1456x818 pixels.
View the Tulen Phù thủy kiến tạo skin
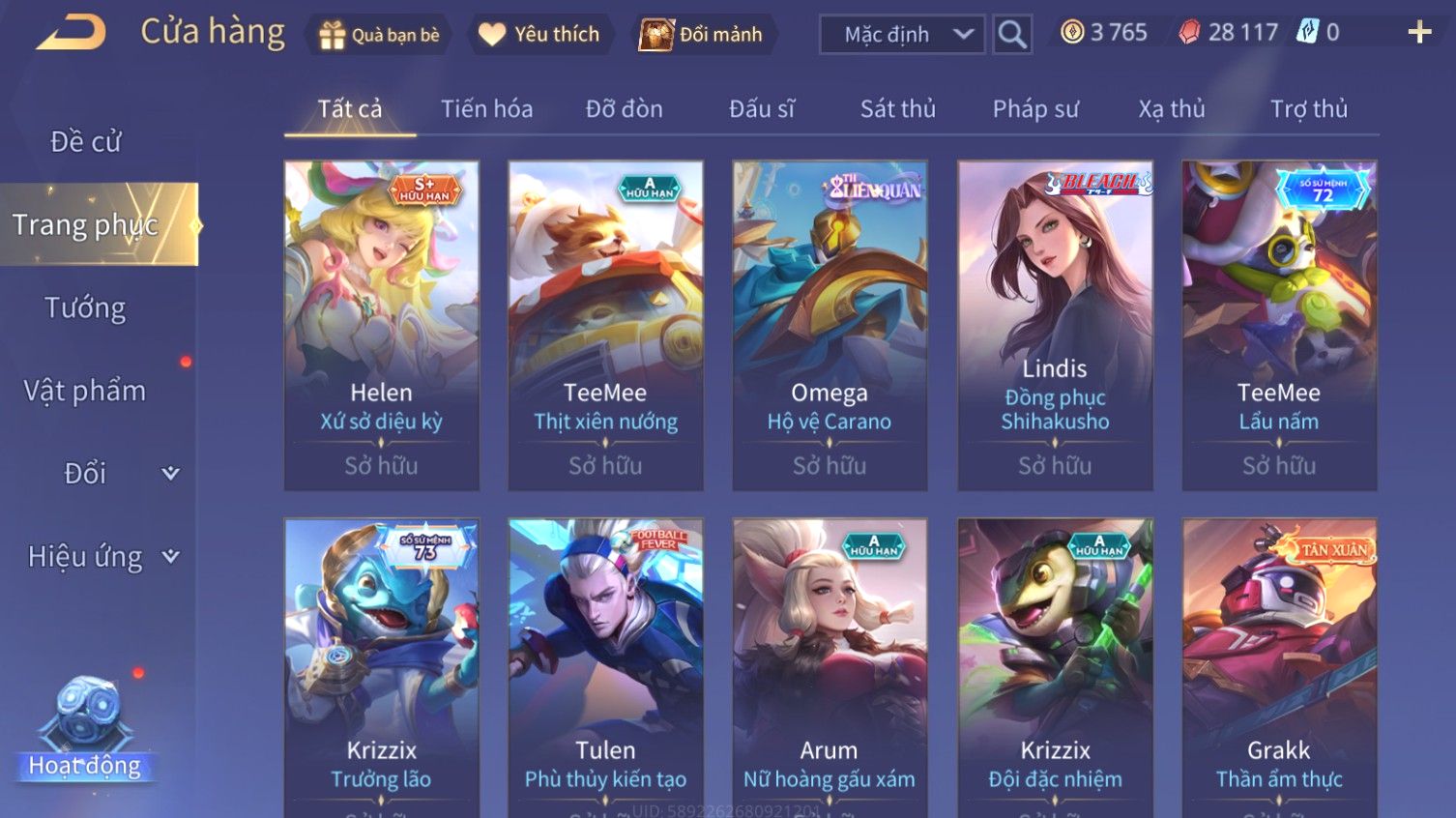pos(605,667)
